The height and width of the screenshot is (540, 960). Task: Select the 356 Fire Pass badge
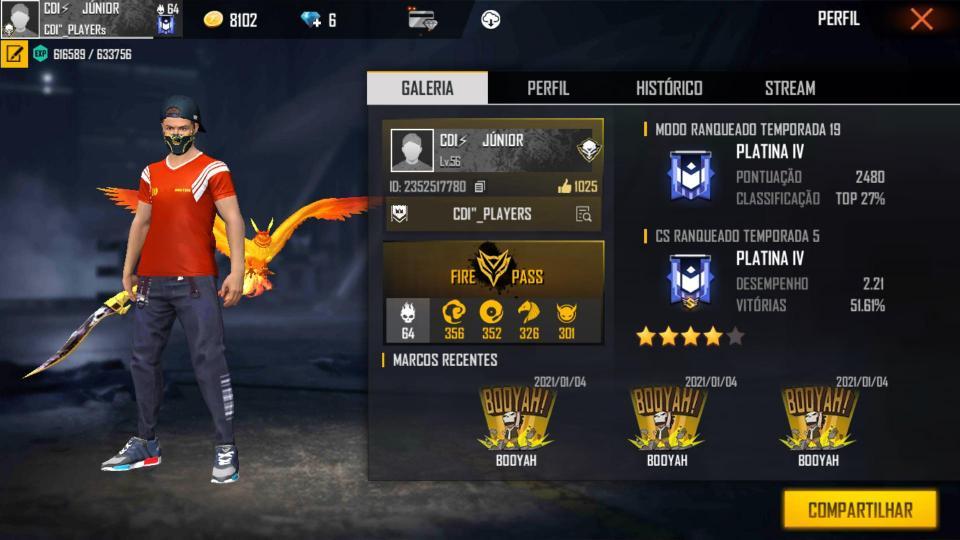click(454, 320)
